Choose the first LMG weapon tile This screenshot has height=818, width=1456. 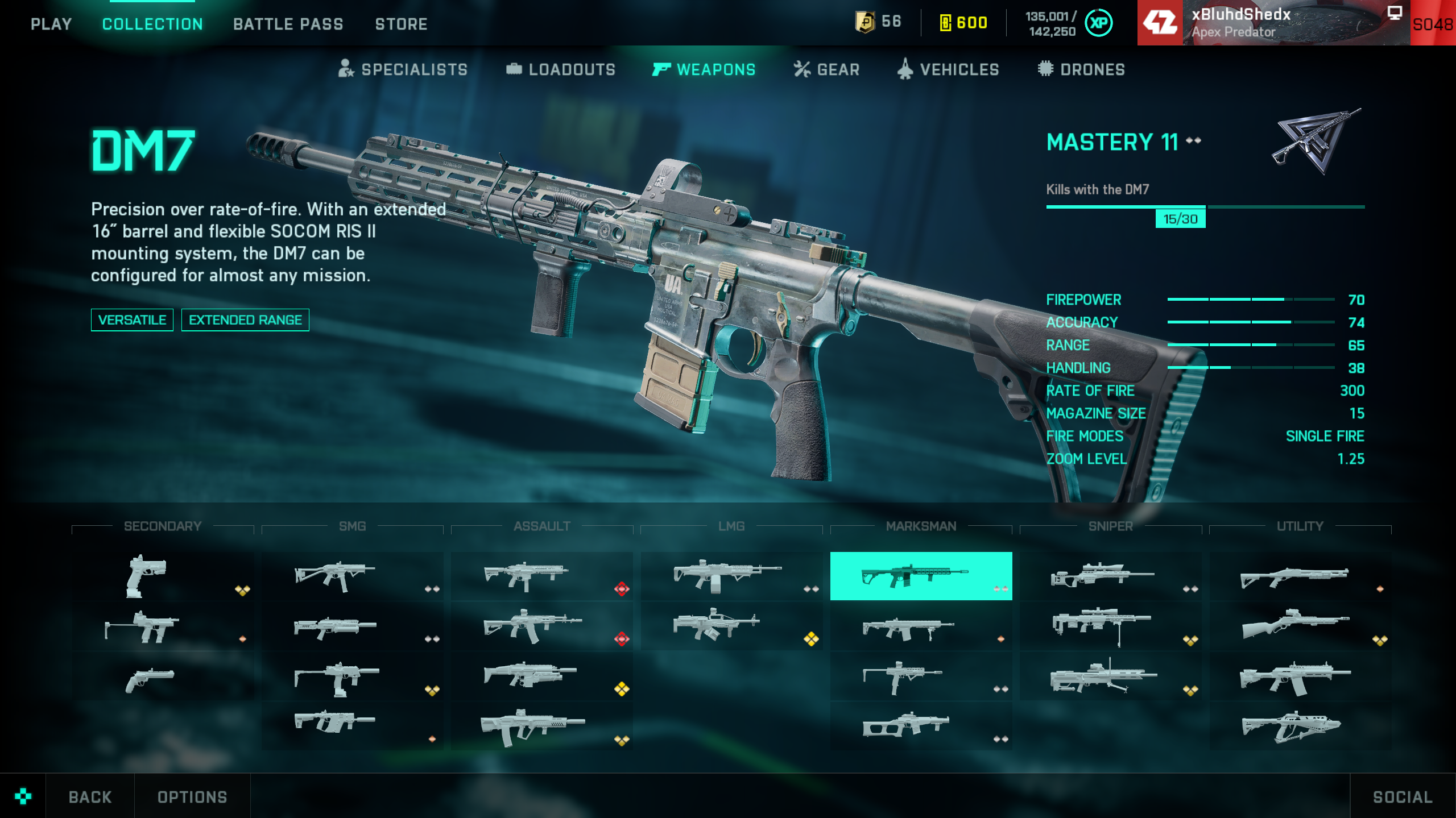click(731, 576)
